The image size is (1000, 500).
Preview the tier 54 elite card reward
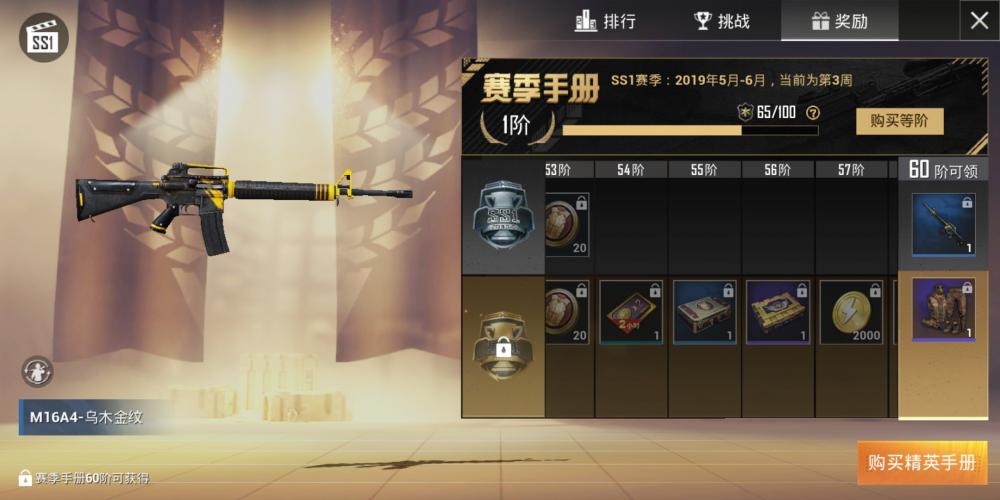(x=631, y=312)
